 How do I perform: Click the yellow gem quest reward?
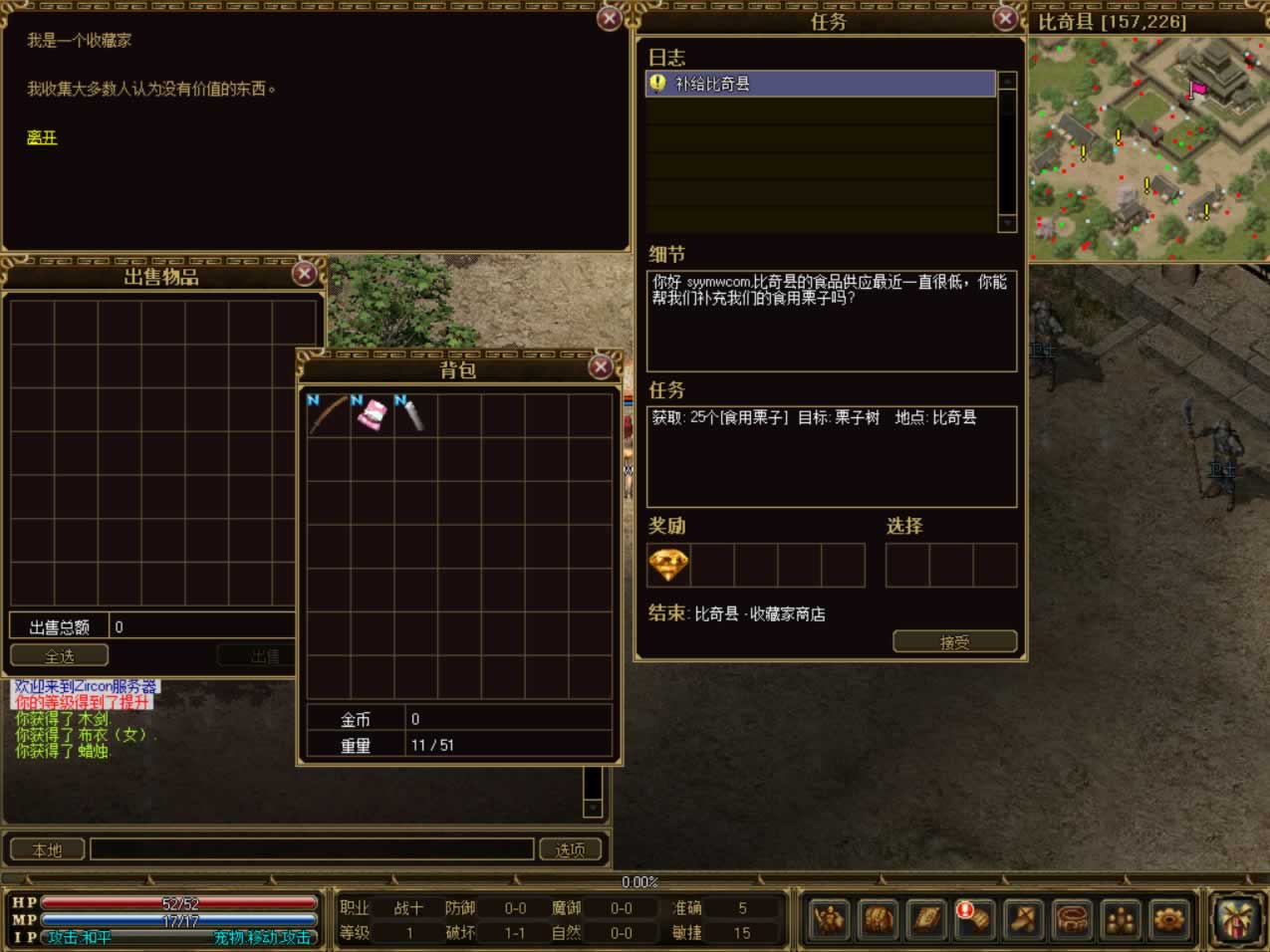pos(667,566)
